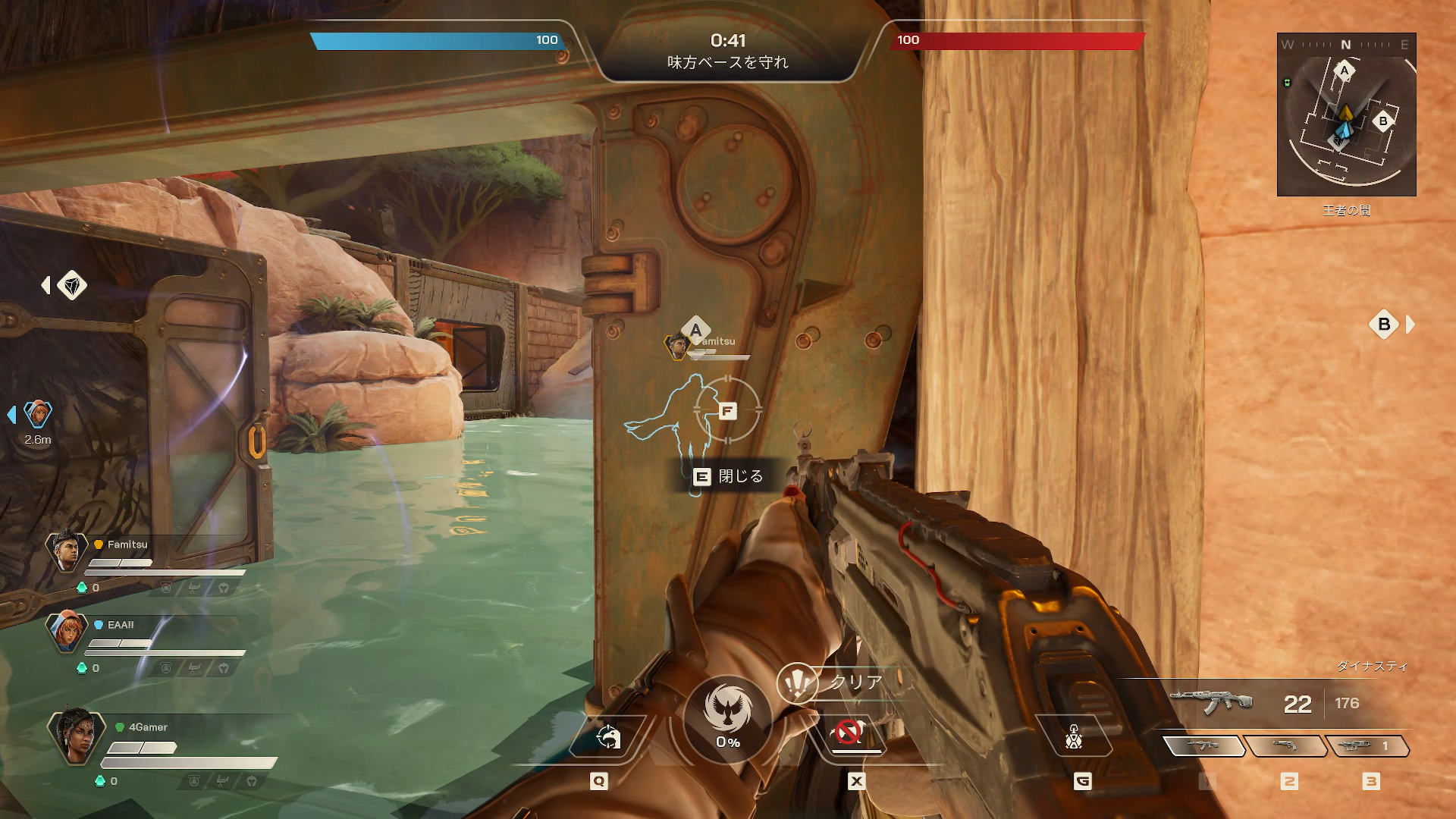
Task: Select EAAII's teammate portrait
Action: point(67,629)
